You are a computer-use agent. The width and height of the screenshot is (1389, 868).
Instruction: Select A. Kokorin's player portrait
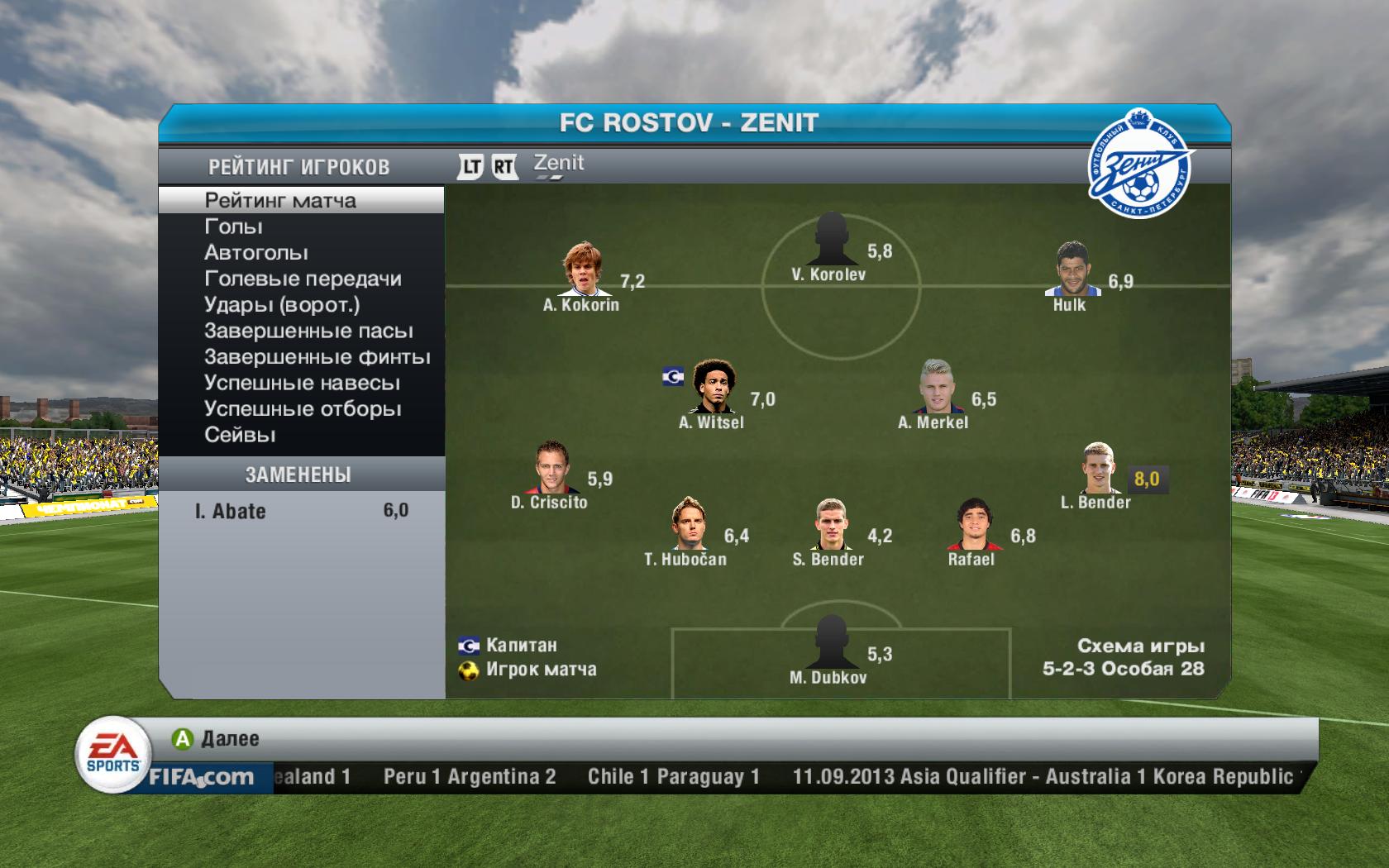click(x=583, y=269)
